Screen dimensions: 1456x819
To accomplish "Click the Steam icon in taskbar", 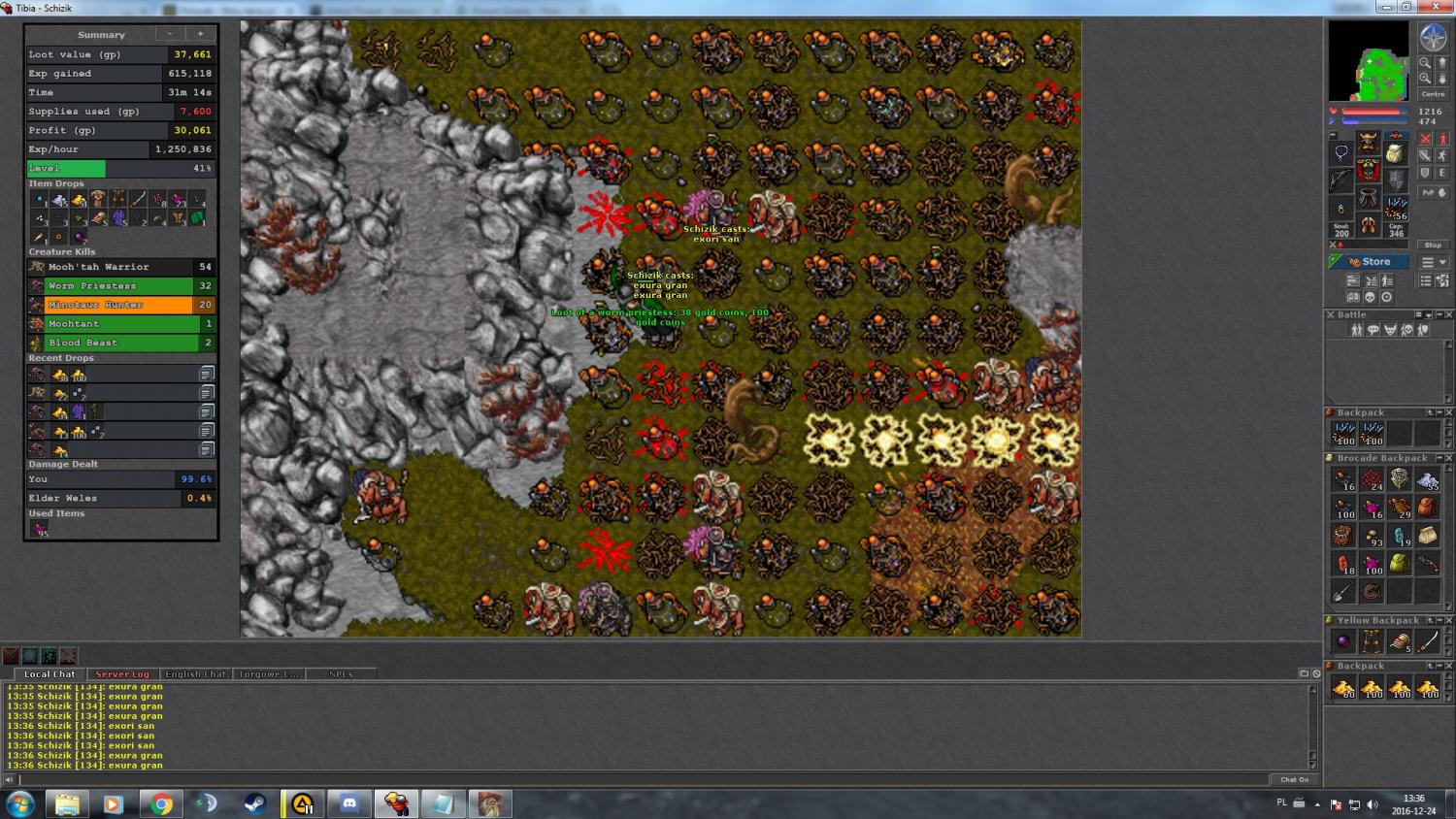I will click(254, 803).
